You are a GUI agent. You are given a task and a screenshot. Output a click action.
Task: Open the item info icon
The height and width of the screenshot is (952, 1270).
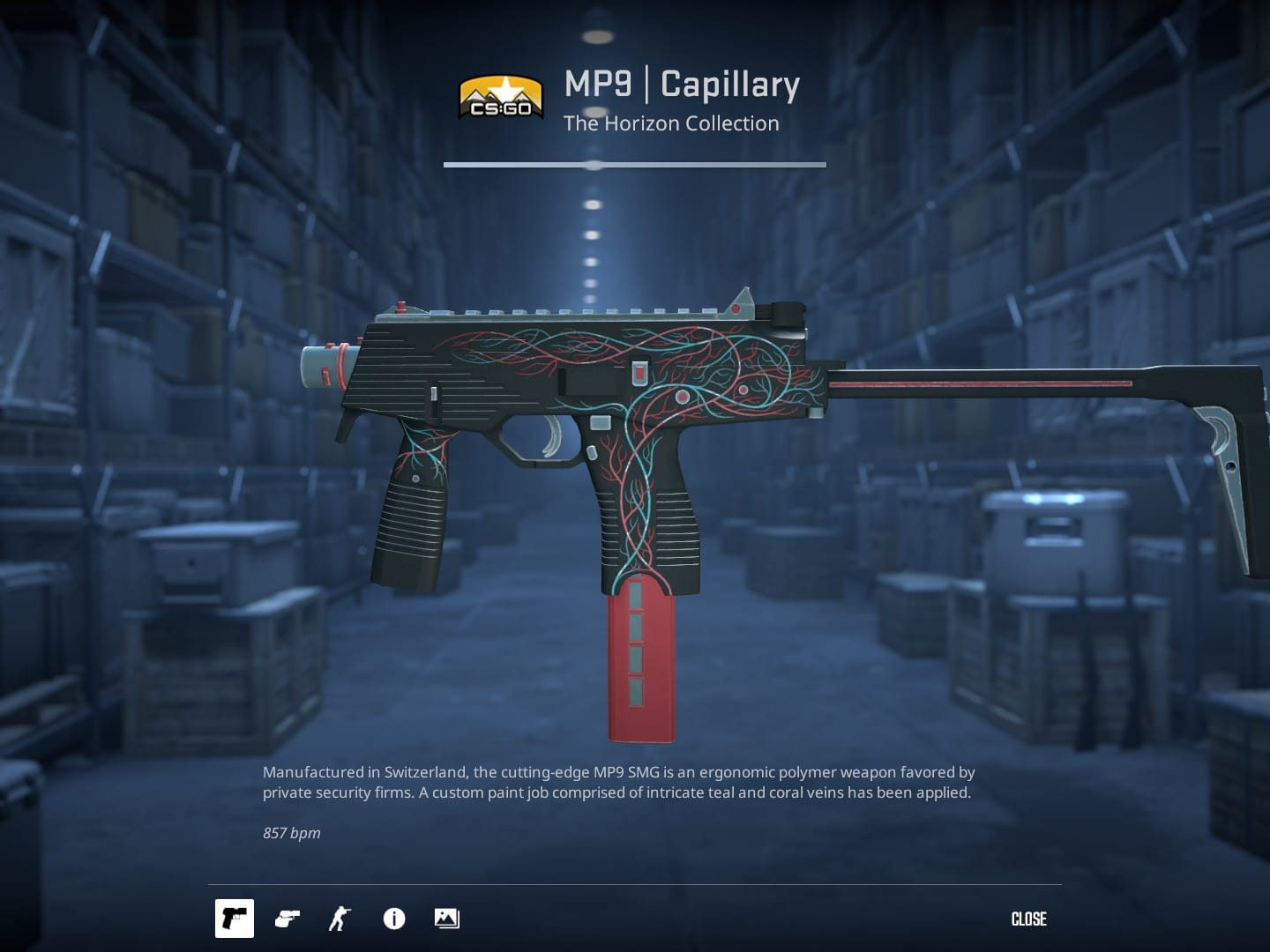[x=394, y=919]
